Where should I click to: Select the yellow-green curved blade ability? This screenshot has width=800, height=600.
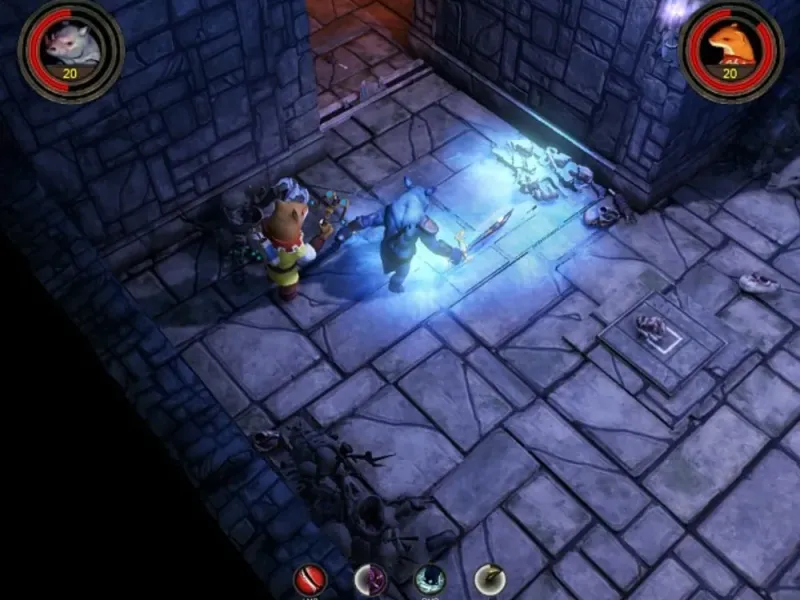489,580
